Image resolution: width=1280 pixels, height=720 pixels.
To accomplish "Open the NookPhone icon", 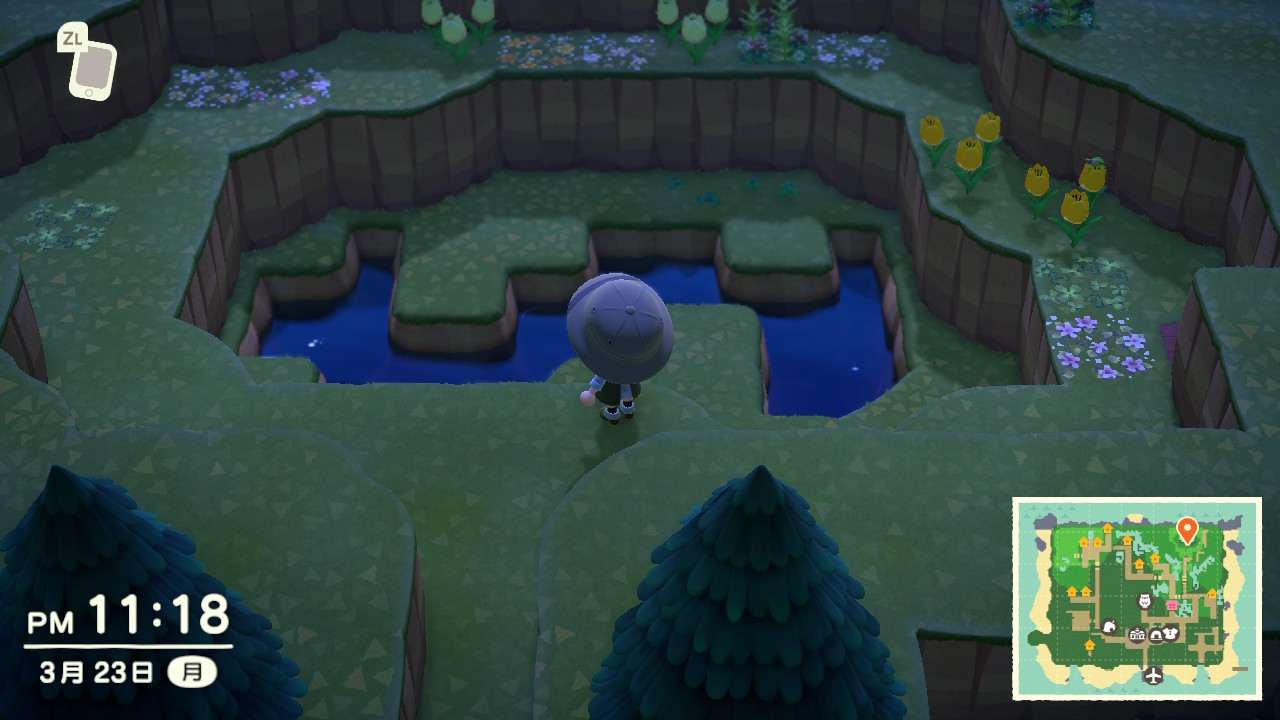I will pyautogui.click(x=91, y=67).
